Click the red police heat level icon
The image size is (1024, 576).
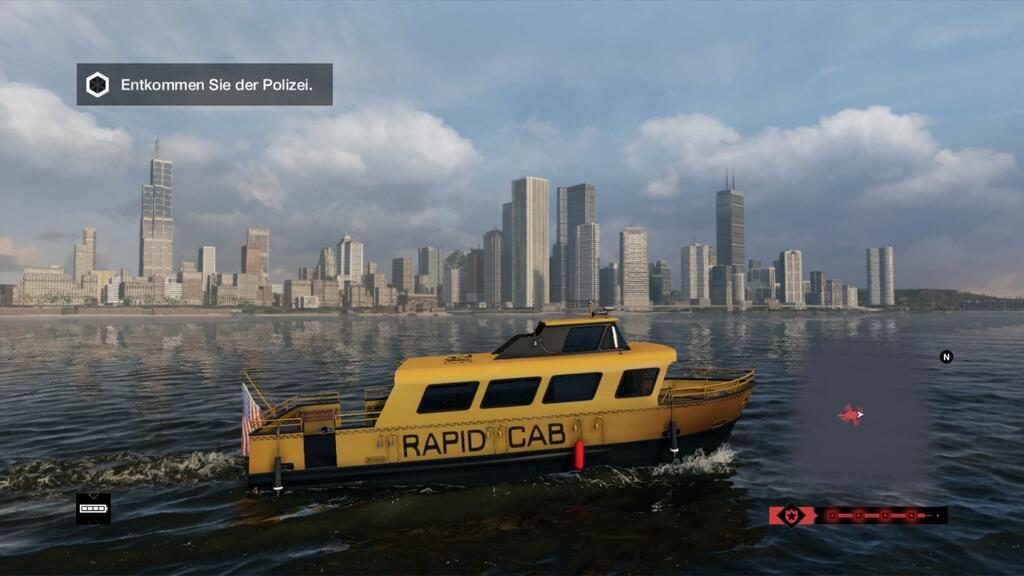tap(791, 515)
